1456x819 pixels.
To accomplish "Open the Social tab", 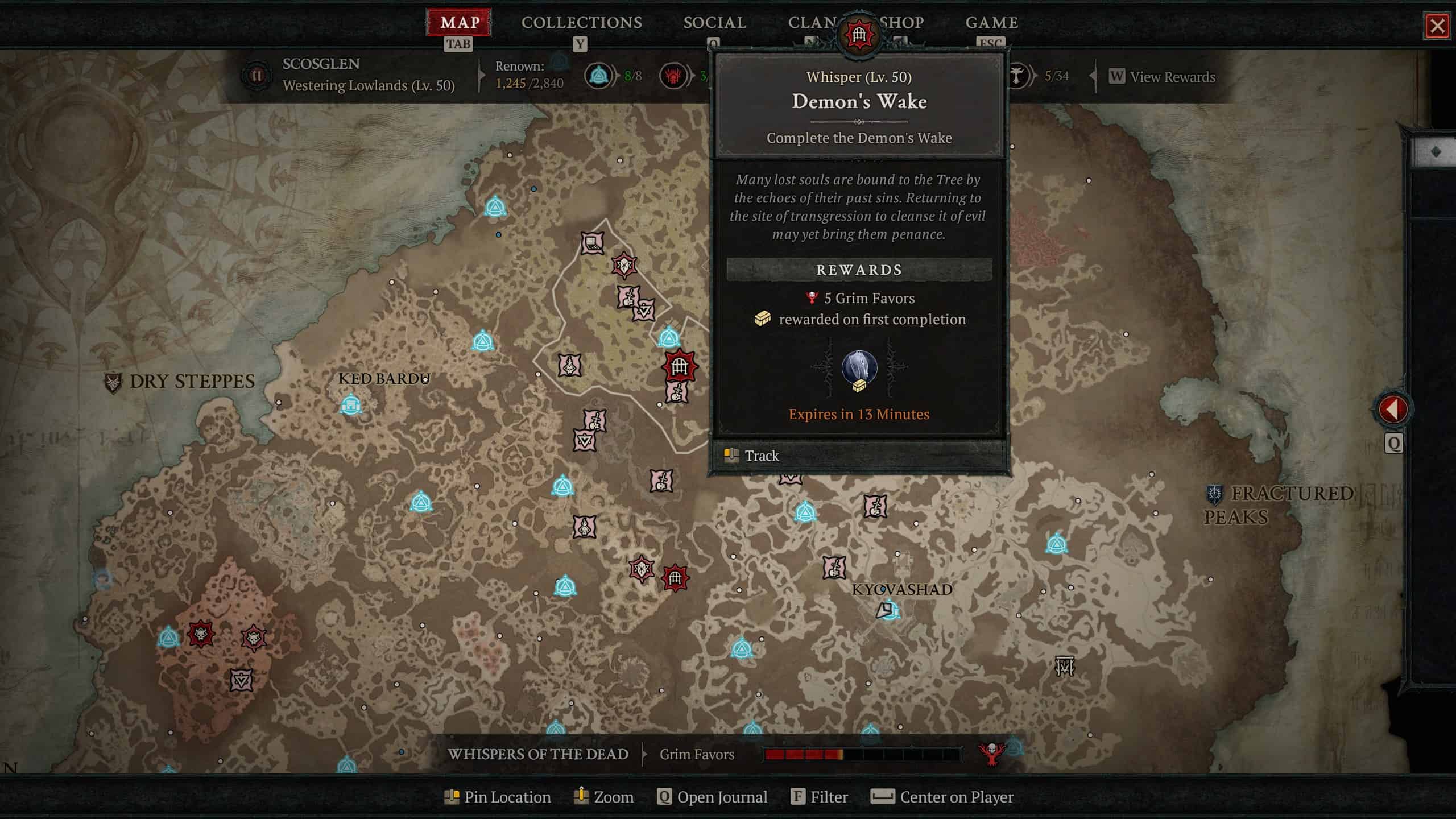I will click(x=714, y=23).
